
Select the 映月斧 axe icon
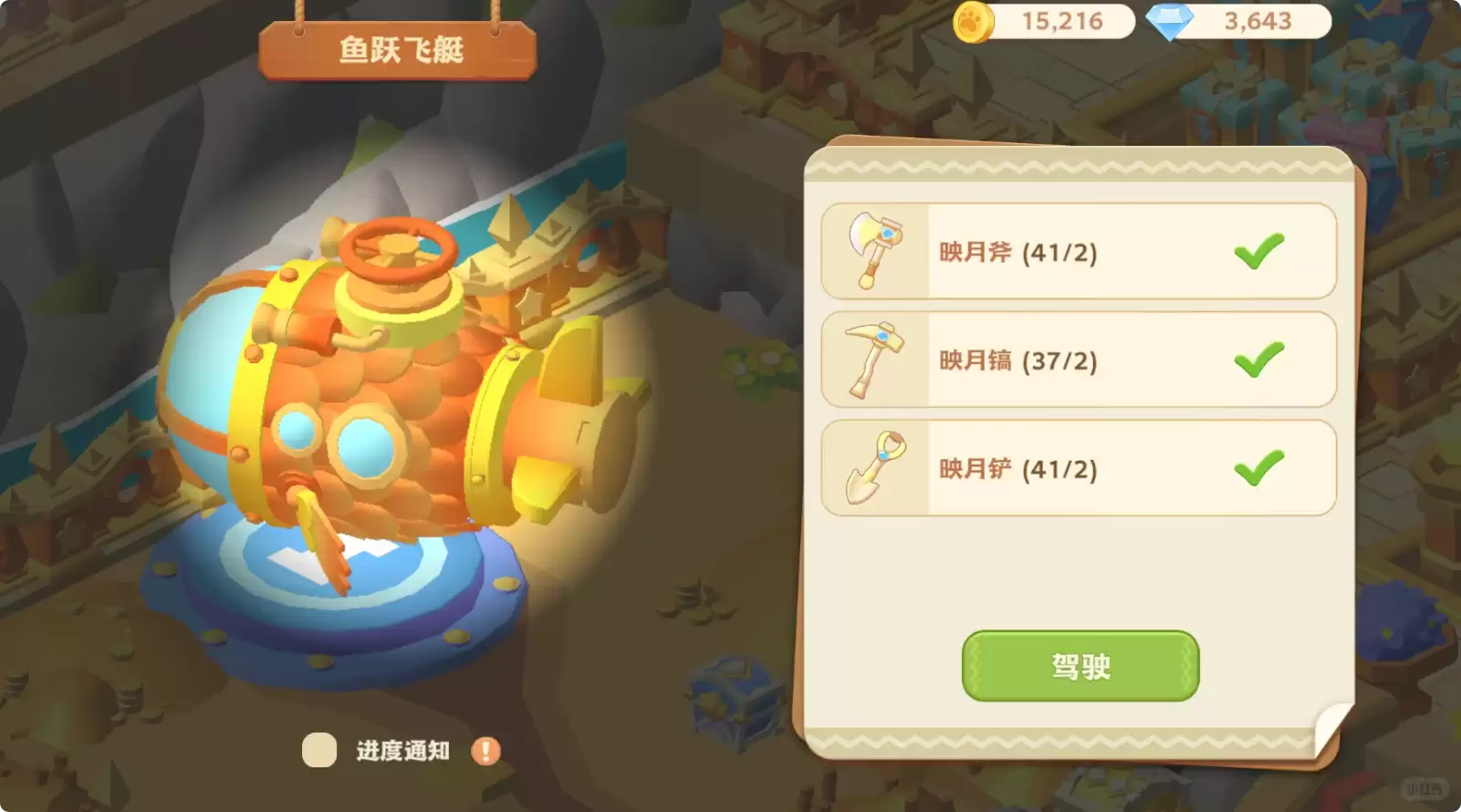873,251
